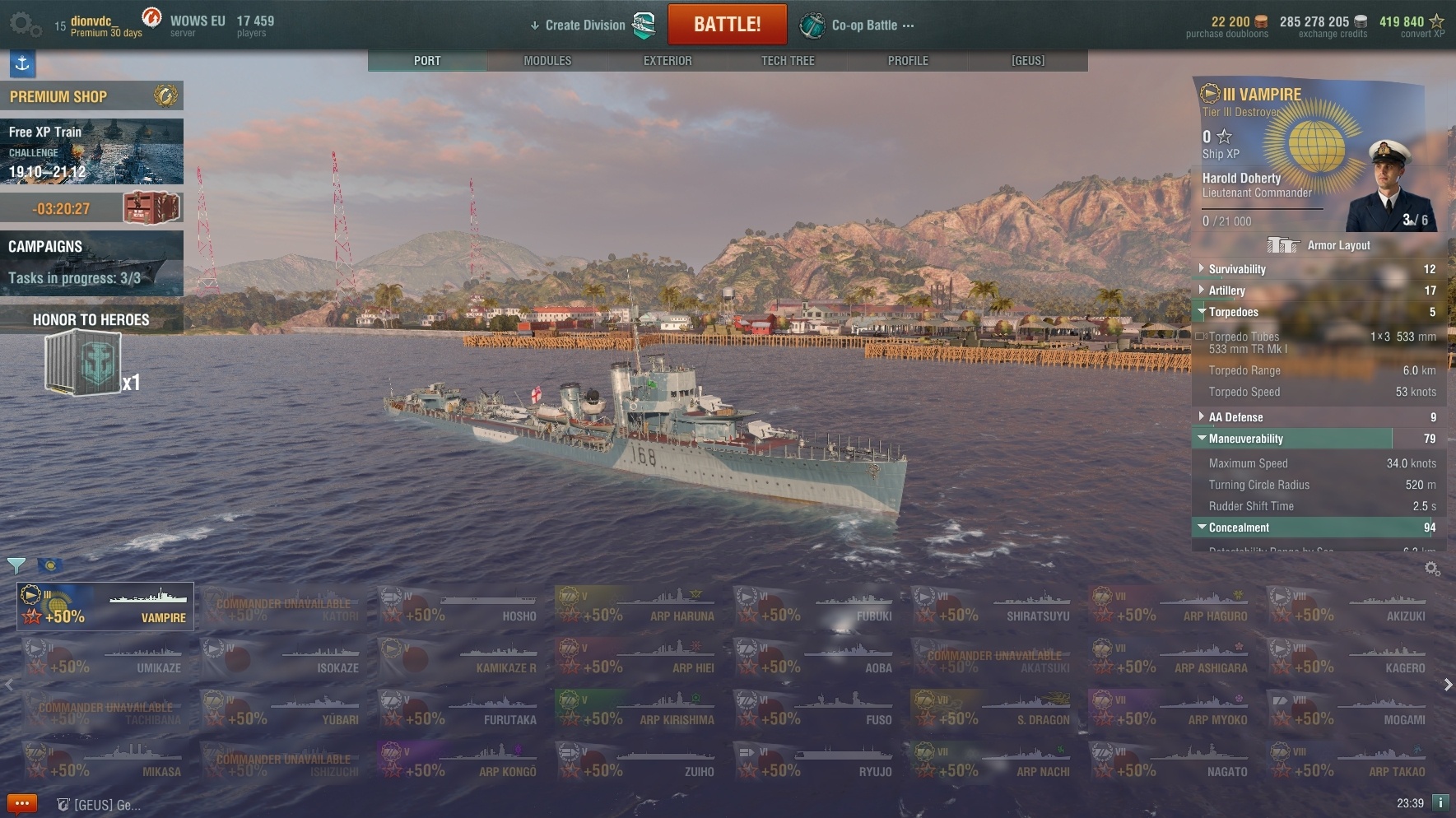1456x818 pixels.
Task: View the PROFILE tab
Action: point(908,61)
